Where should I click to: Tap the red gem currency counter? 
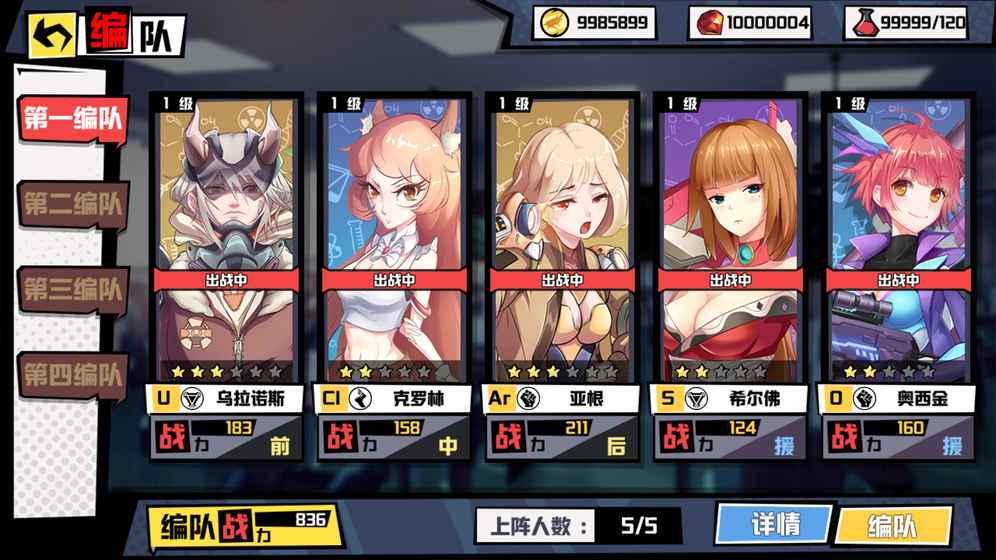(x=750, y=22)
